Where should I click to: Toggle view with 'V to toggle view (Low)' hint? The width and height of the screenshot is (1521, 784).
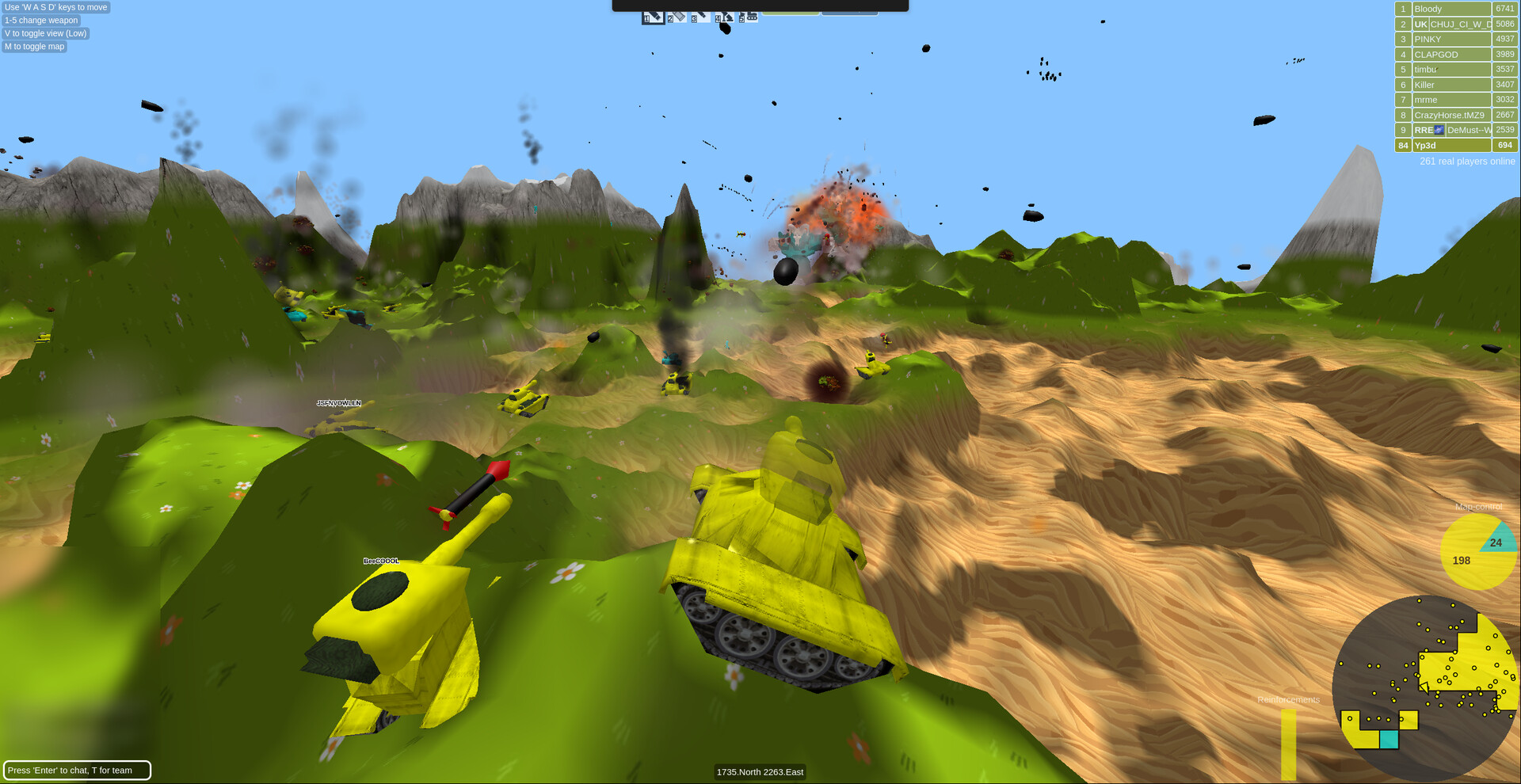coord(44,33)
